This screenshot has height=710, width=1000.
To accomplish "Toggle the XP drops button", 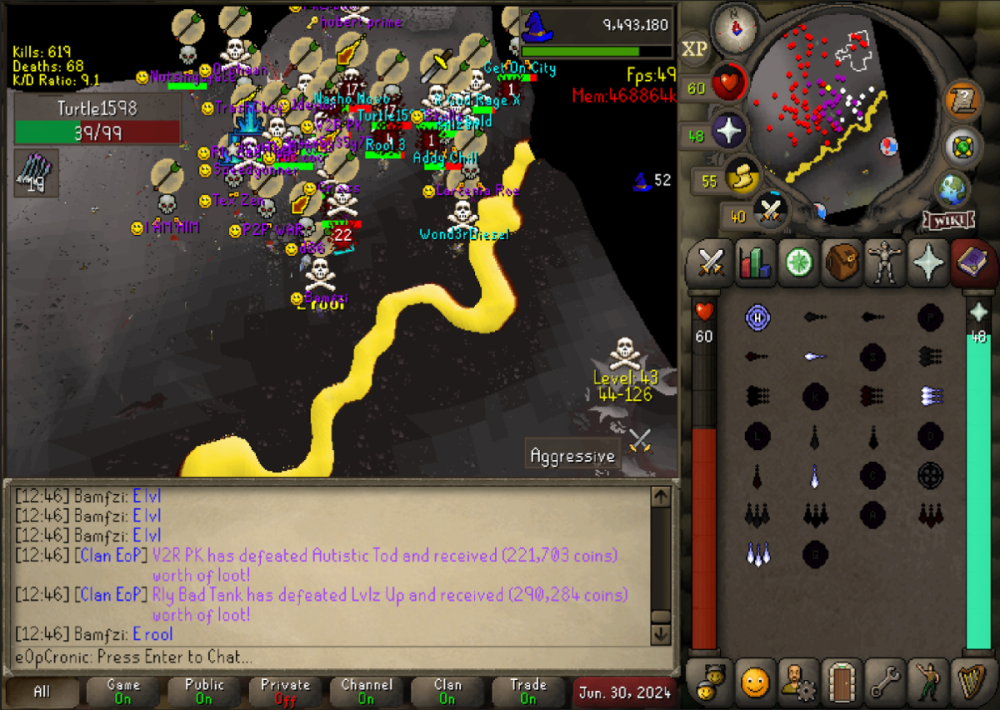I will point(695,48).
